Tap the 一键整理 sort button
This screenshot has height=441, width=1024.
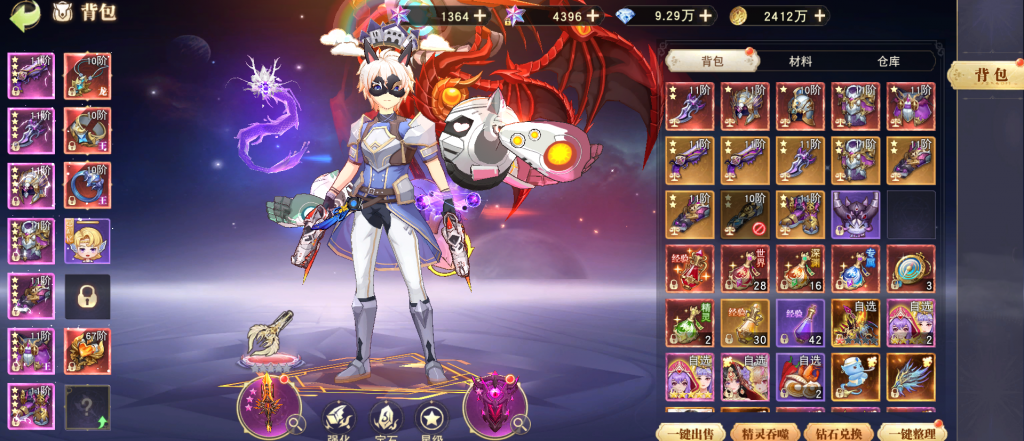tap(908, 433)
